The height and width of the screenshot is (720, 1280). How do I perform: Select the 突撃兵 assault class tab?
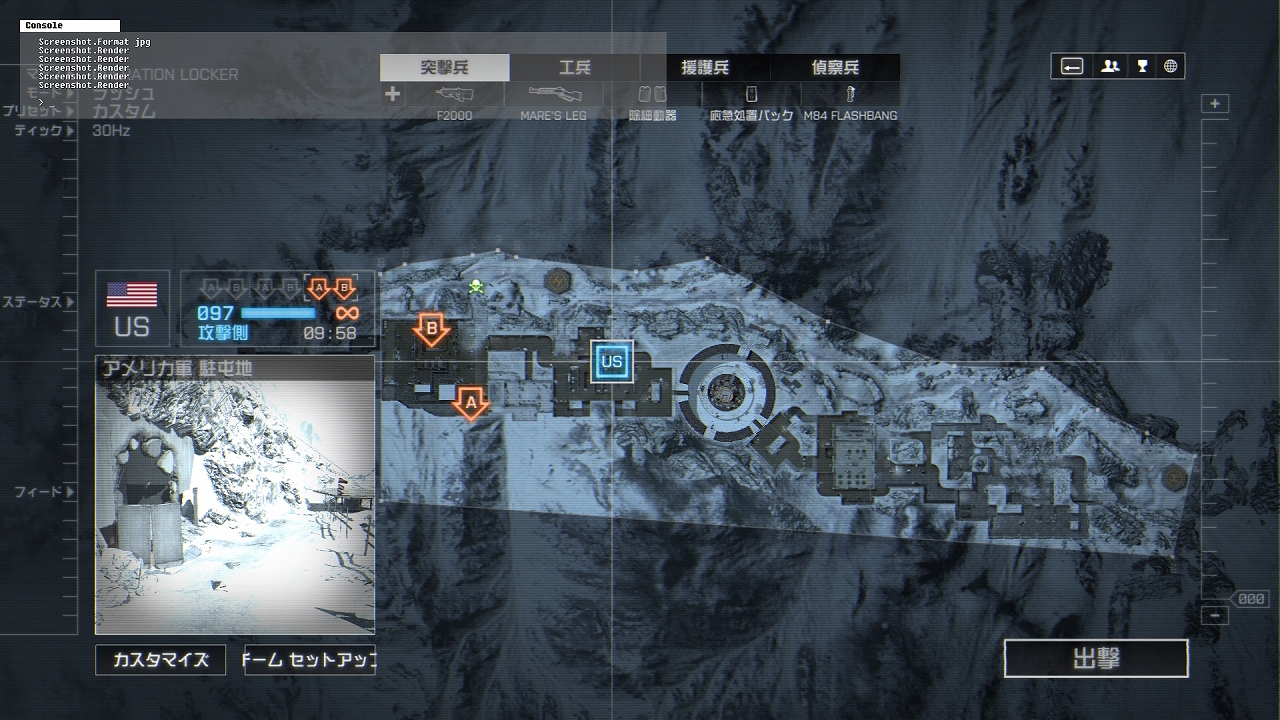[444, 68]
